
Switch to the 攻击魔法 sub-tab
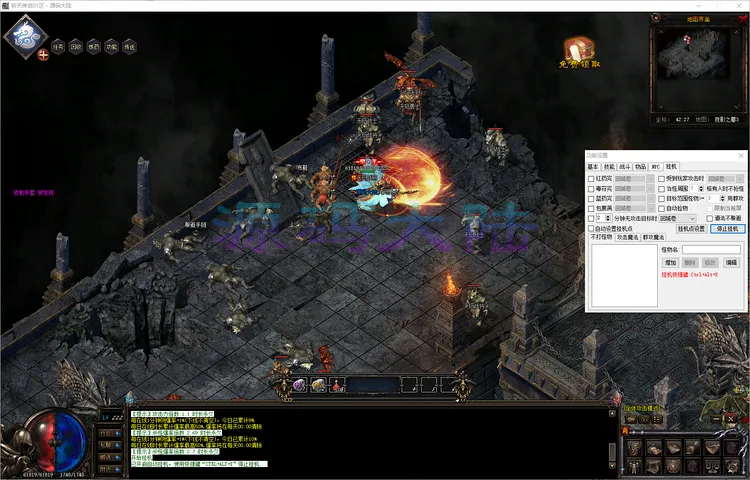point(626,237)
